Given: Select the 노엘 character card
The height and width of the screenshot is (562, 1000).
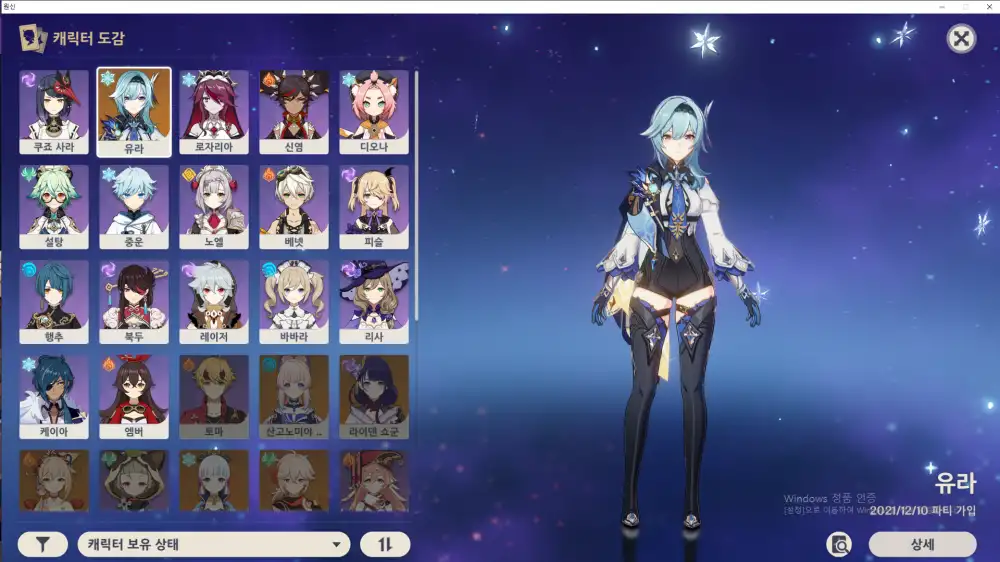Looking at the screenshot, I should coord(214,207).
